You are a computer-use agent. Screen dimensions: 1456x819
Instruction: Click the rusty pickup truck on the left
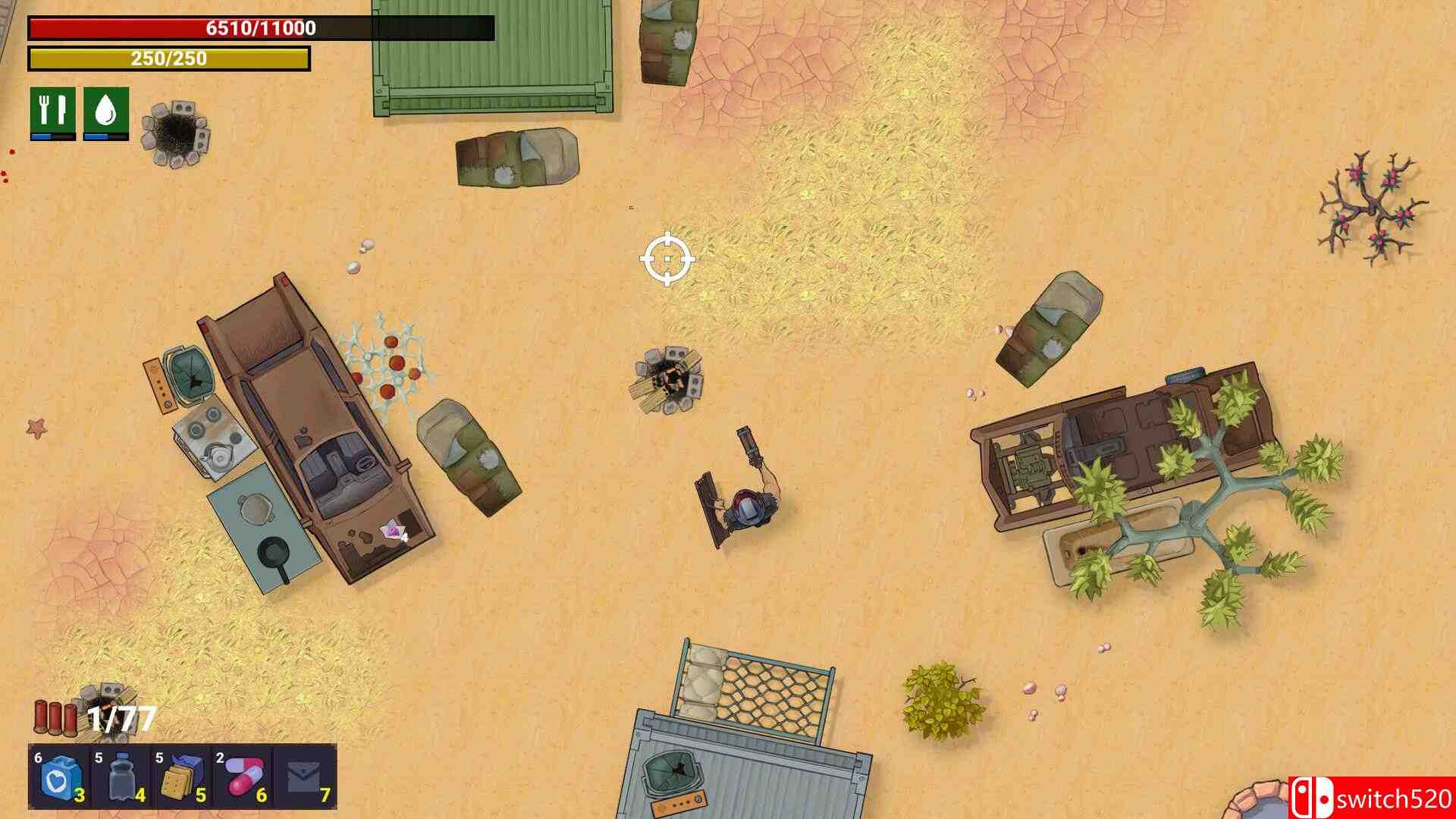[318, 425]
